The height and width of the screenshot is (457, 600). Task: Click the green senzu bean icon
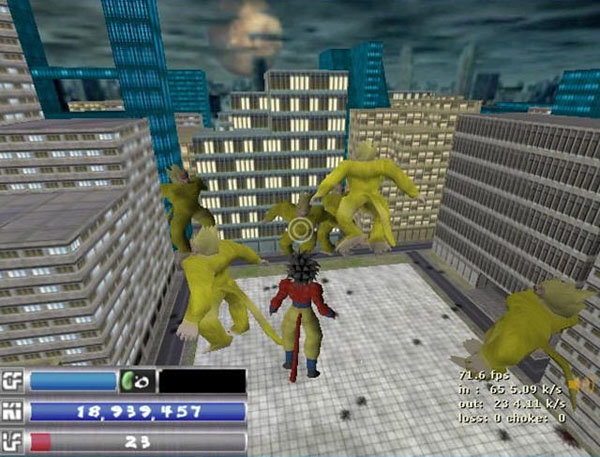click(129, 381)
